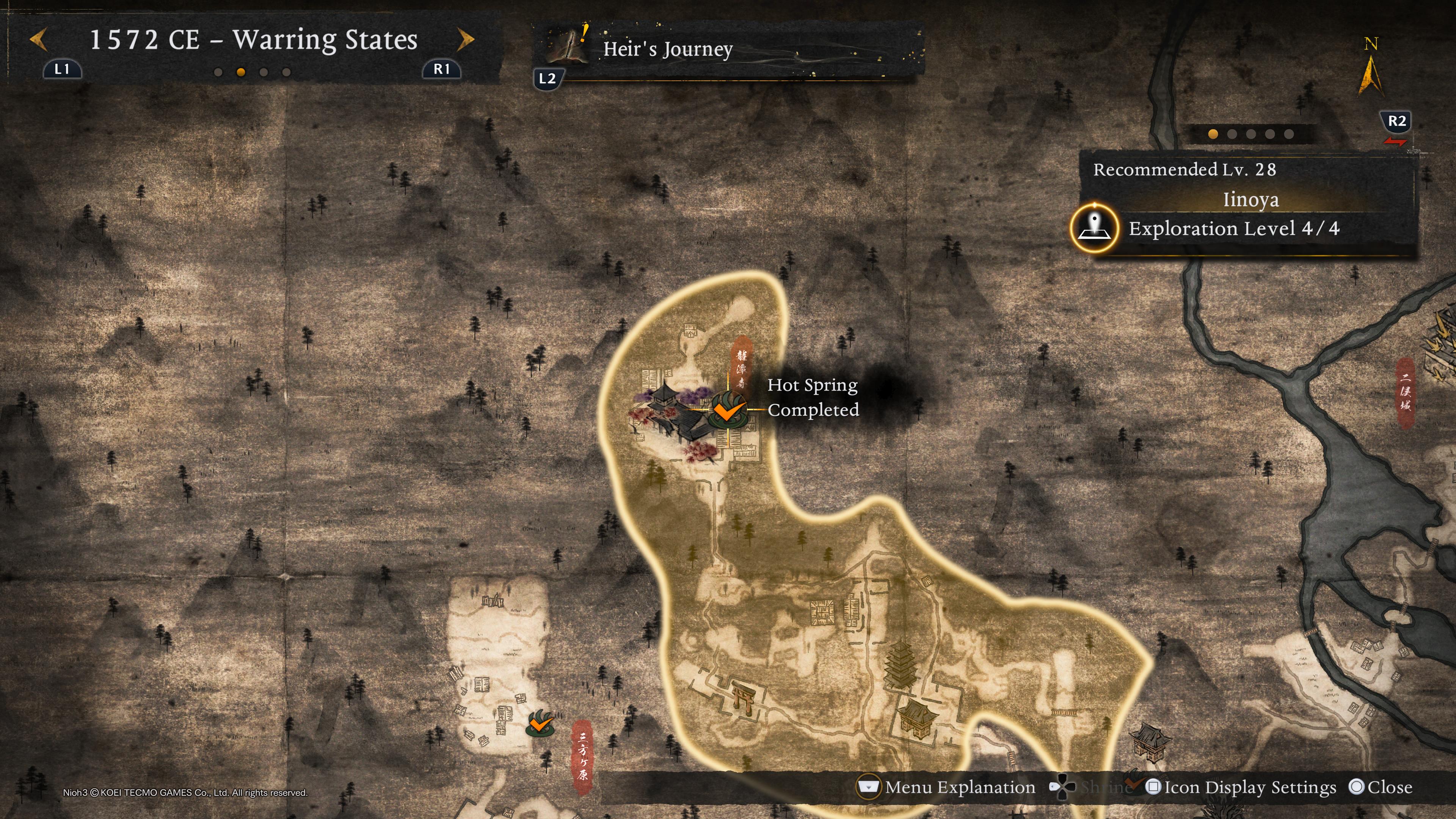Click the red kanji label by the eastern river
The image size is (1456, 819).
[x=1406, y=392]
